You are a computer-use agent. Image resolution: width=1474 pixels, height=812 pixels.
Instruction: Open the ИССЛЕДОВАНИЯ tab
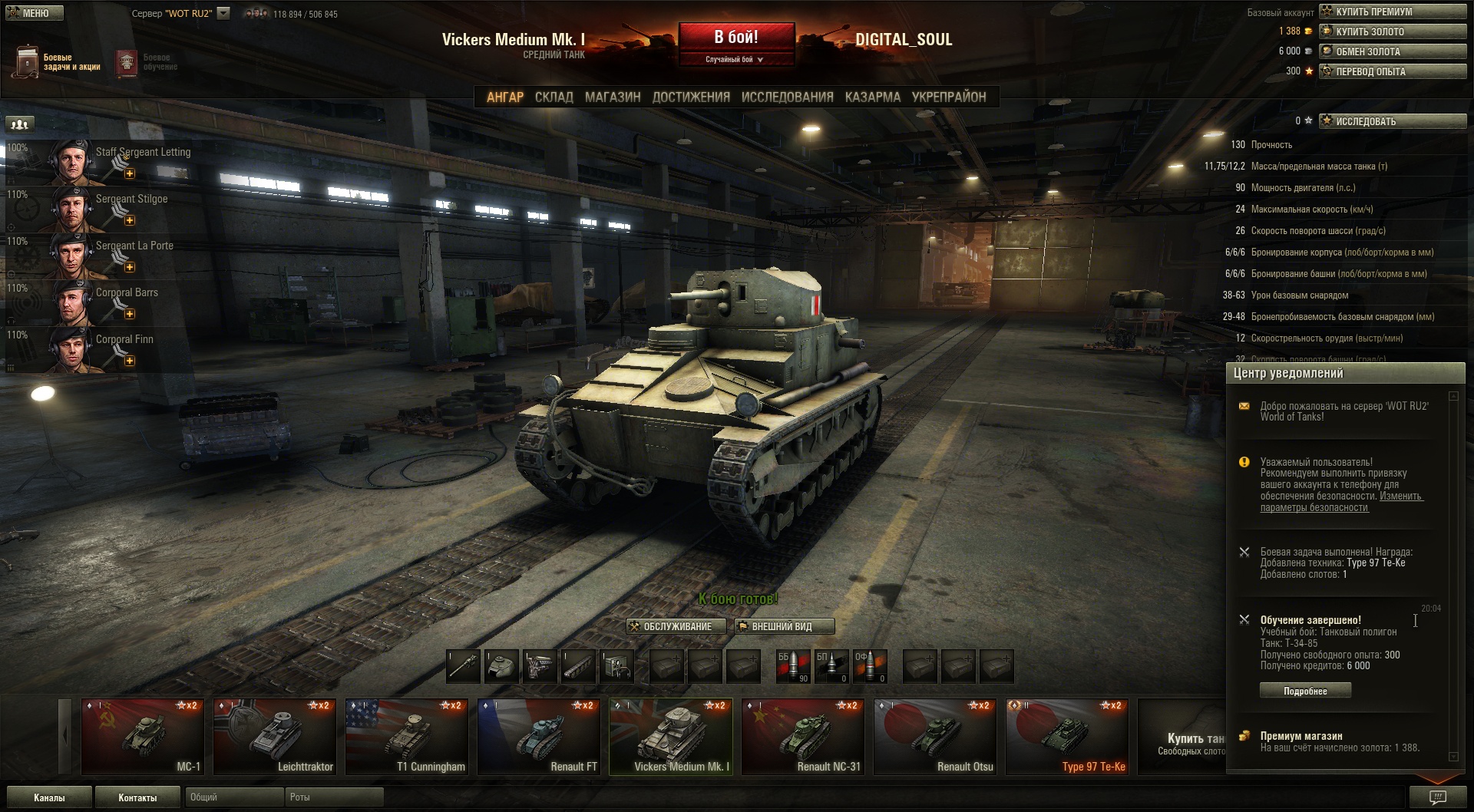[x=787, y=97]
